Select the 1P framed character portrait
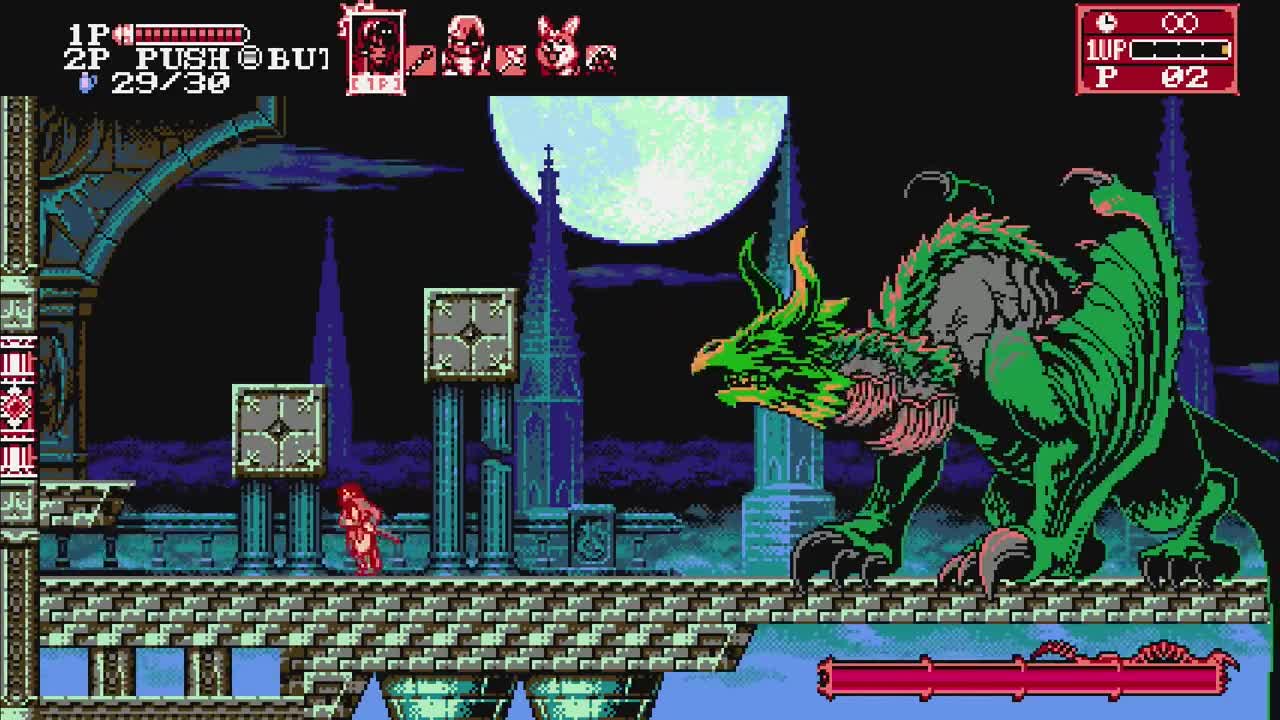1280x720 pixels. point(376,50)
